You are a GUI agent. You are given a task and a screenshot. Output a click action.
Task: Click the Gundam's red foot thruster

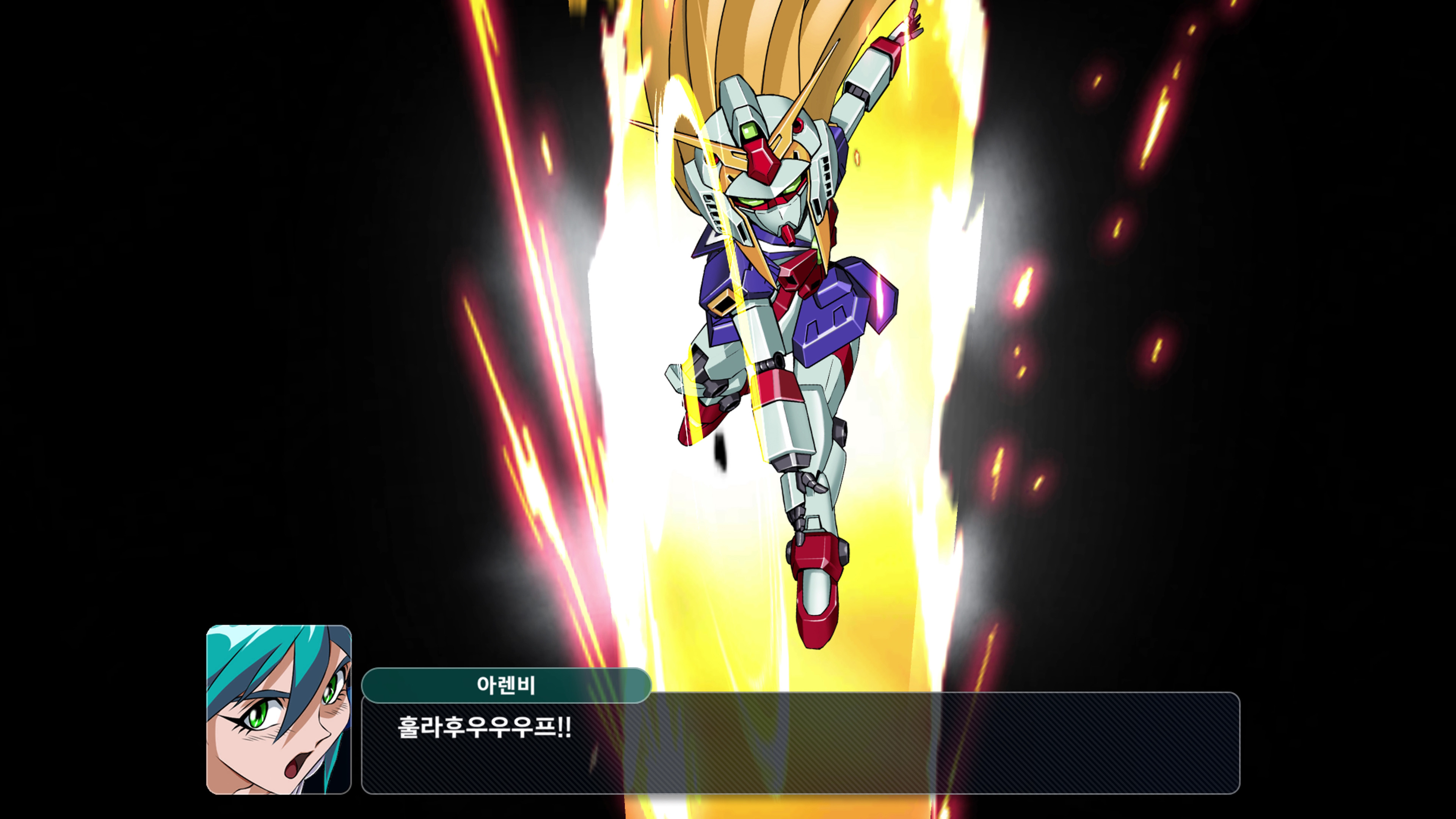(x=814, y=599)
